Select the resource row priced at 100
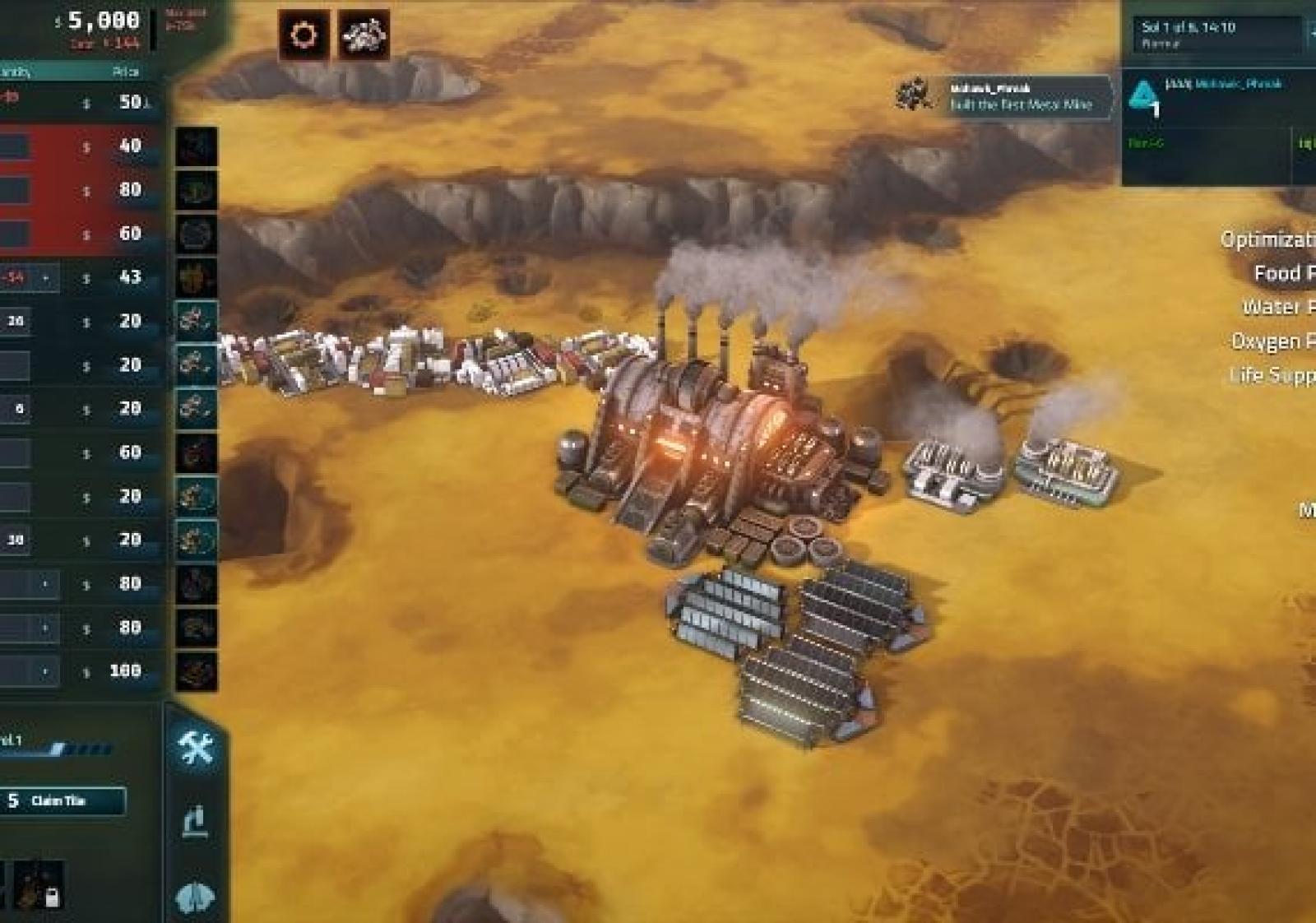The image size is (1316, 923). point(82,671)
